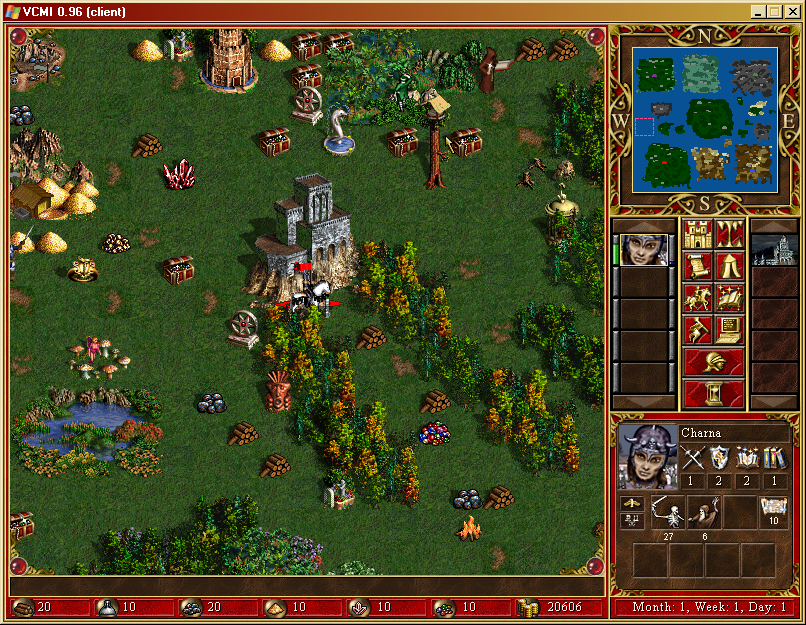Select the town in the town list

tap(774, 249)
